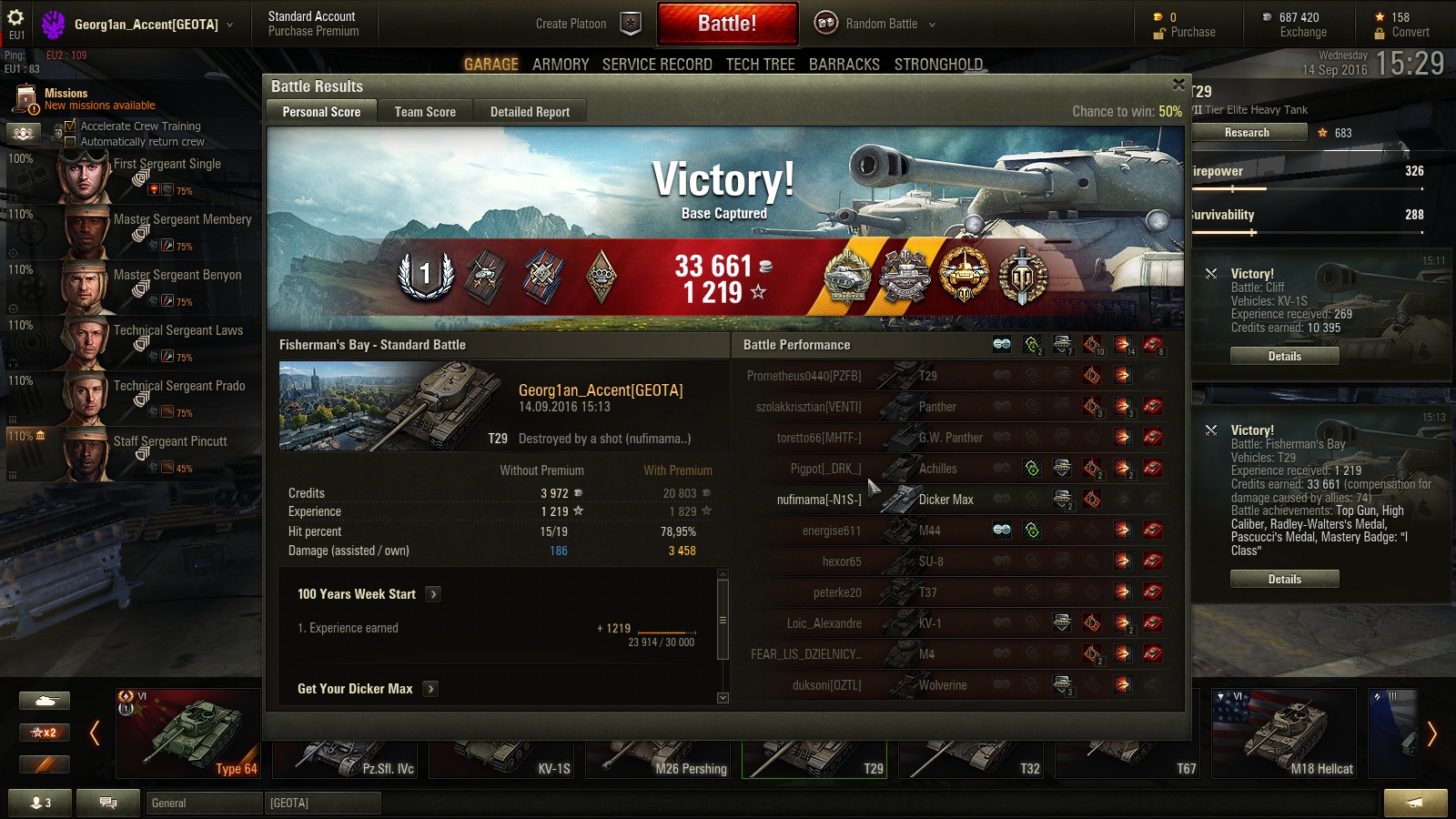
Task: Switch to the Team Score tab
Action: 425,112
